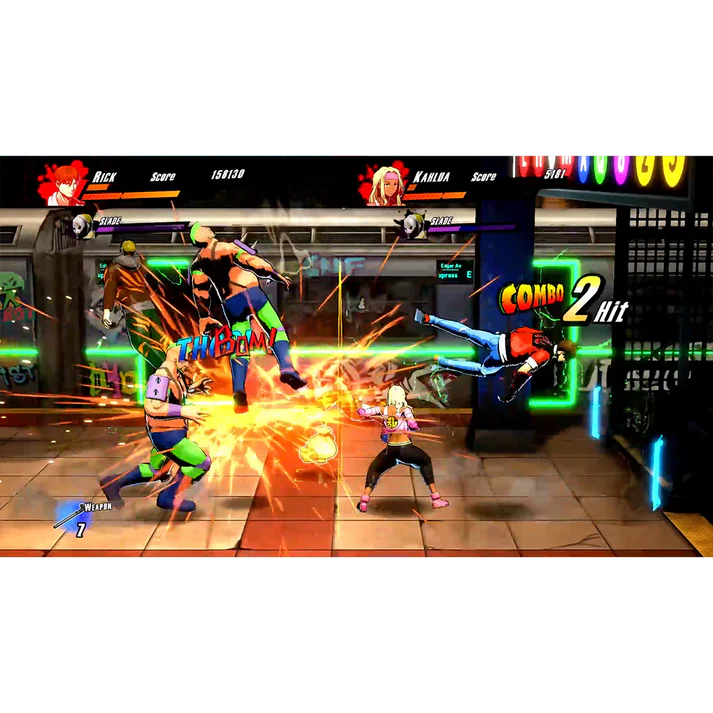Select Kahlua's character portrait
713x713 pixels.
click(385, 184)
